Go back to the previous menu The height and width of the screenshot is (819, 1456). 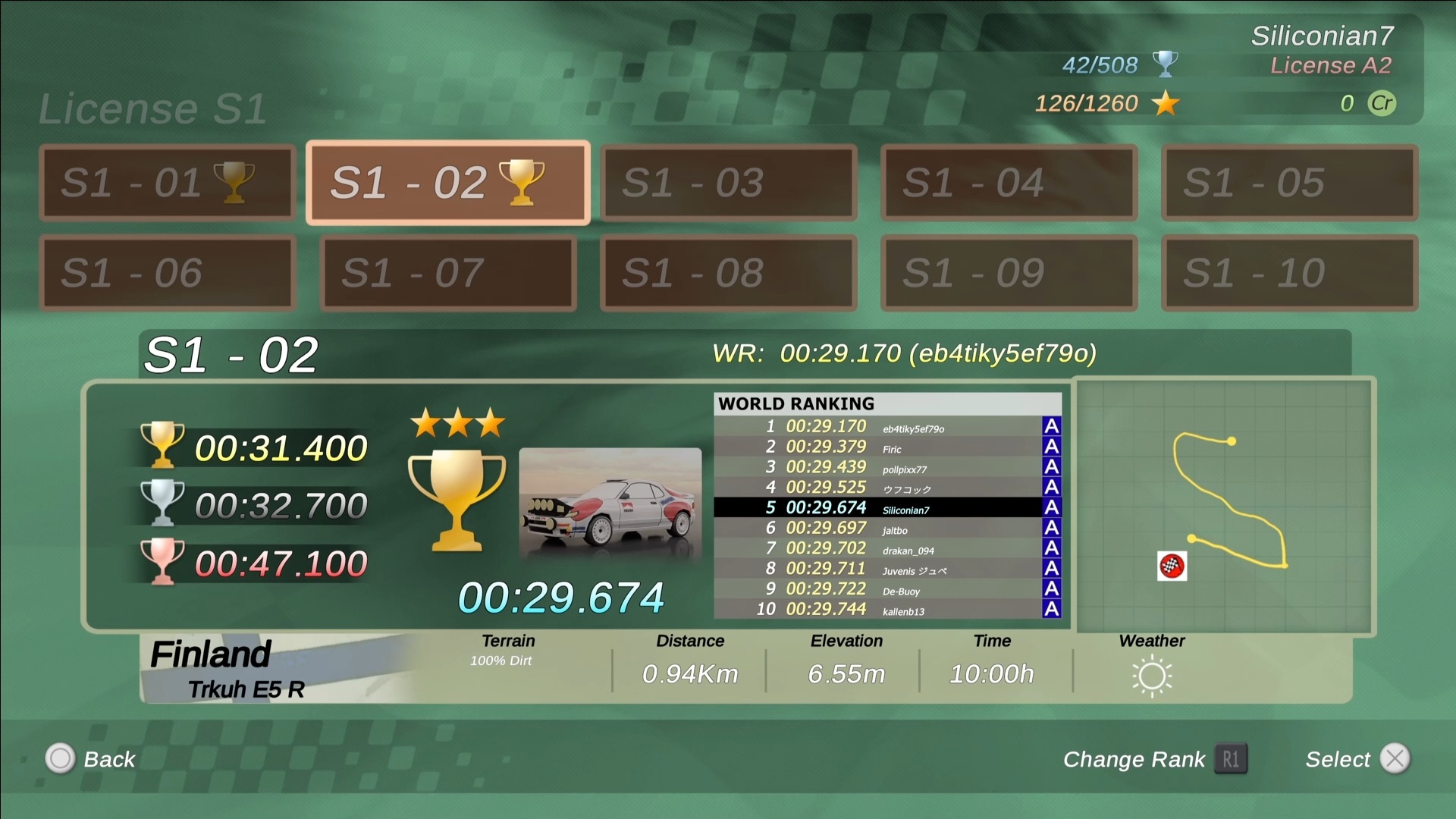click(x=91, y=759)
